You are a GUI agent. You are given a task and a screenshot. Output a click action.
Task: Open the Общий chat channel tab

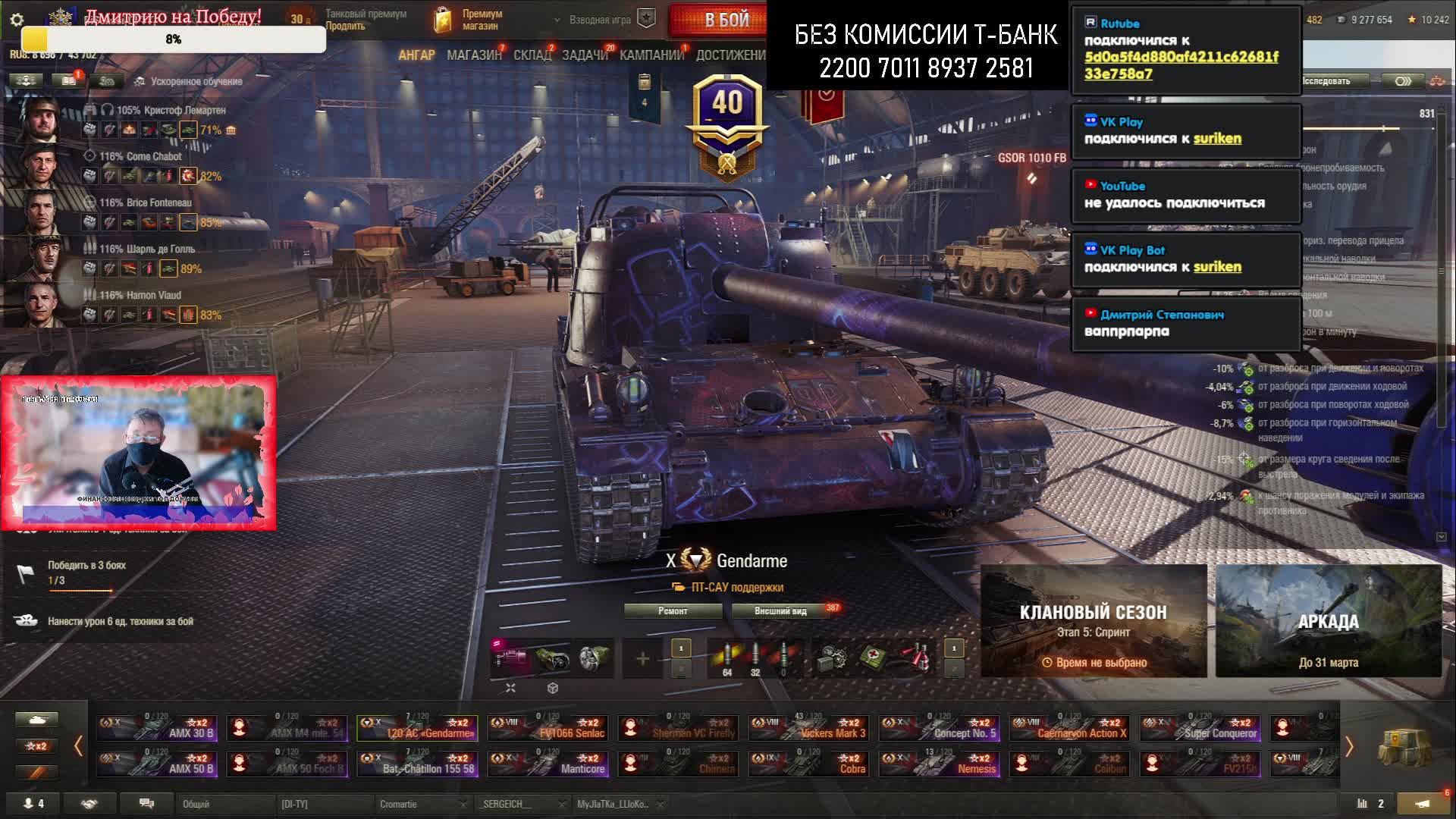[x=224, y=804]
